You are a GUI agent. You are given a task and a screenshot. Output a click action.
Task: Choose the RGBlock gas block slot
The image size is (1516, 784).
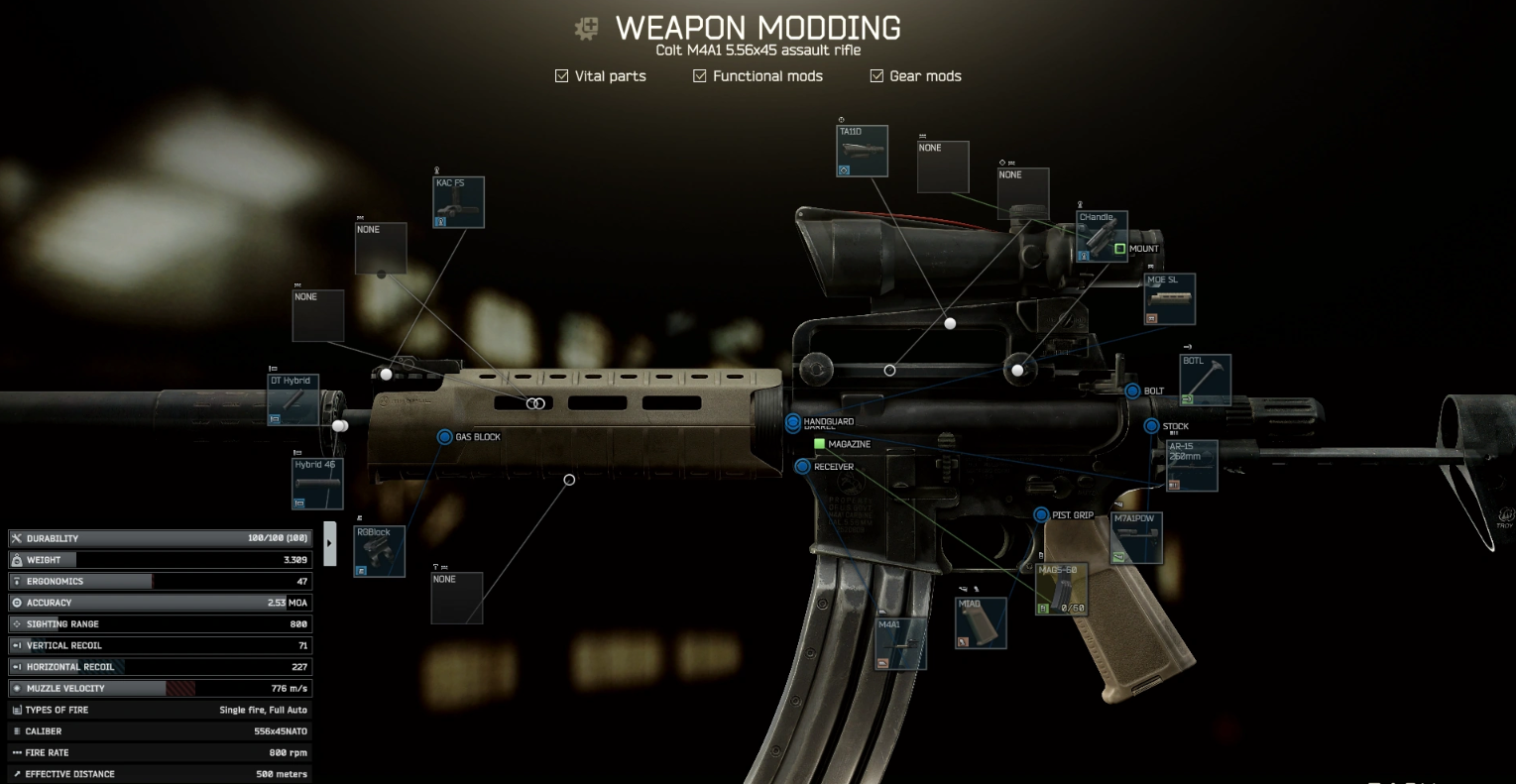(x=380, y=551)
